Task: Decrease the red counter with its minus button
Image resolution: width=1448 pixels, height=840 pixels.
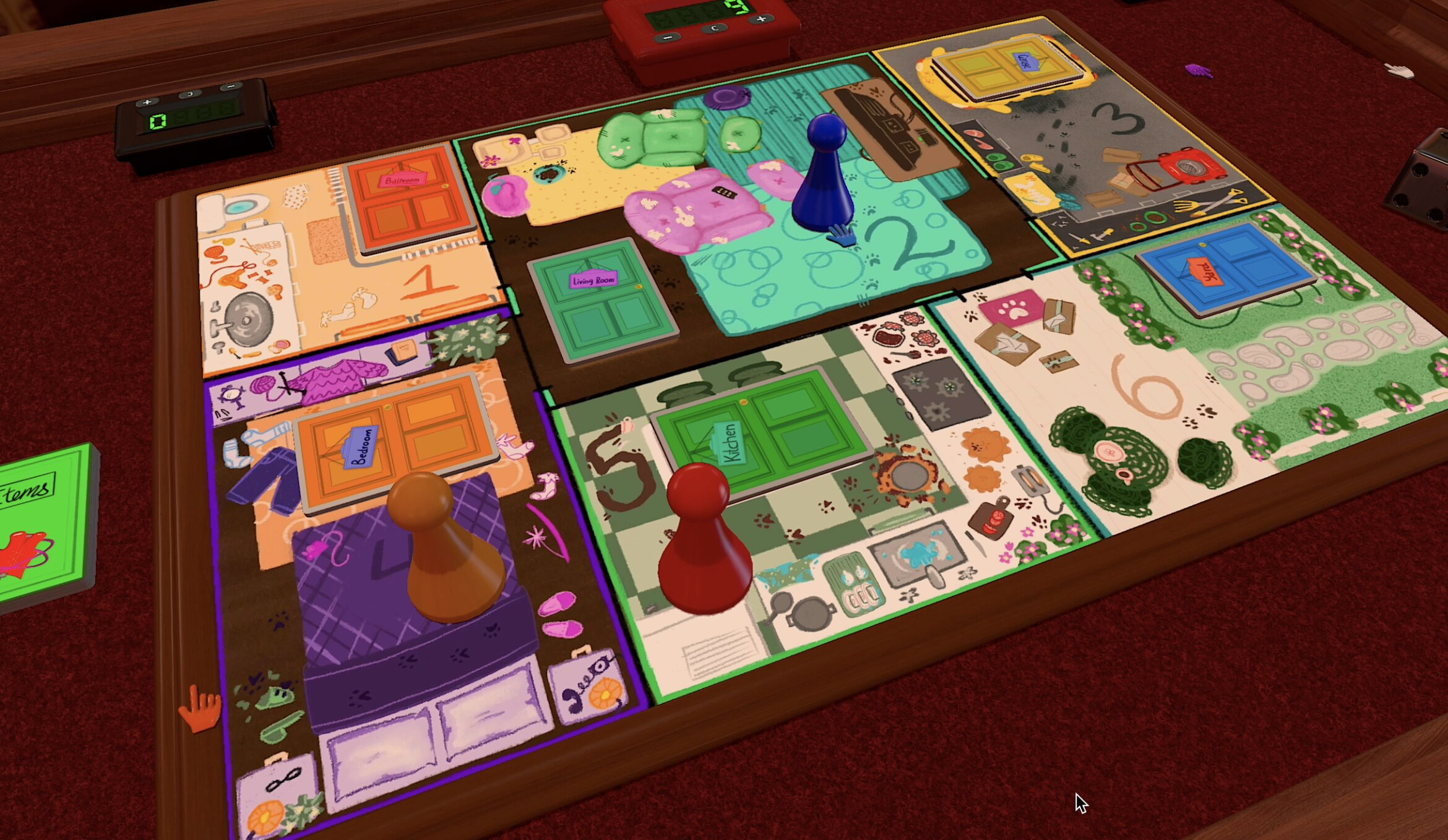Action: click(x=668, y=37)
